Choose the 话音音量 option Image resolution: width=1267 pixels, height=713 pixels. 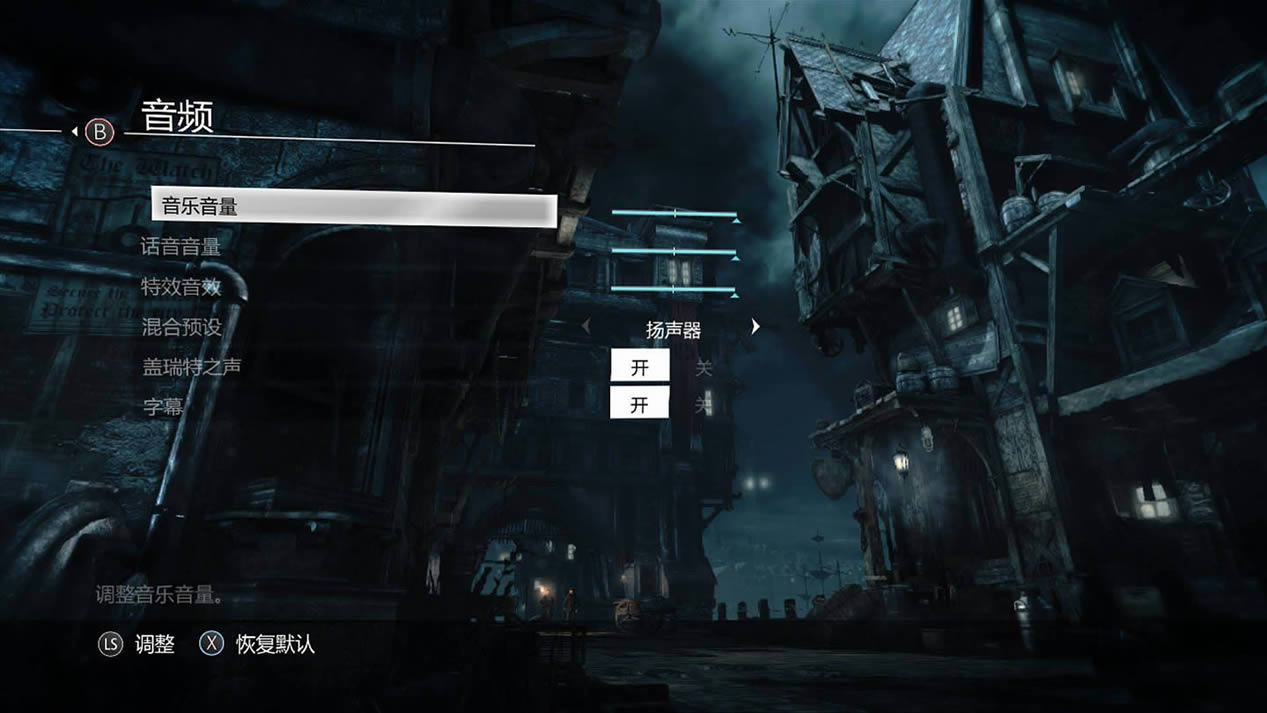coord(181,247)
